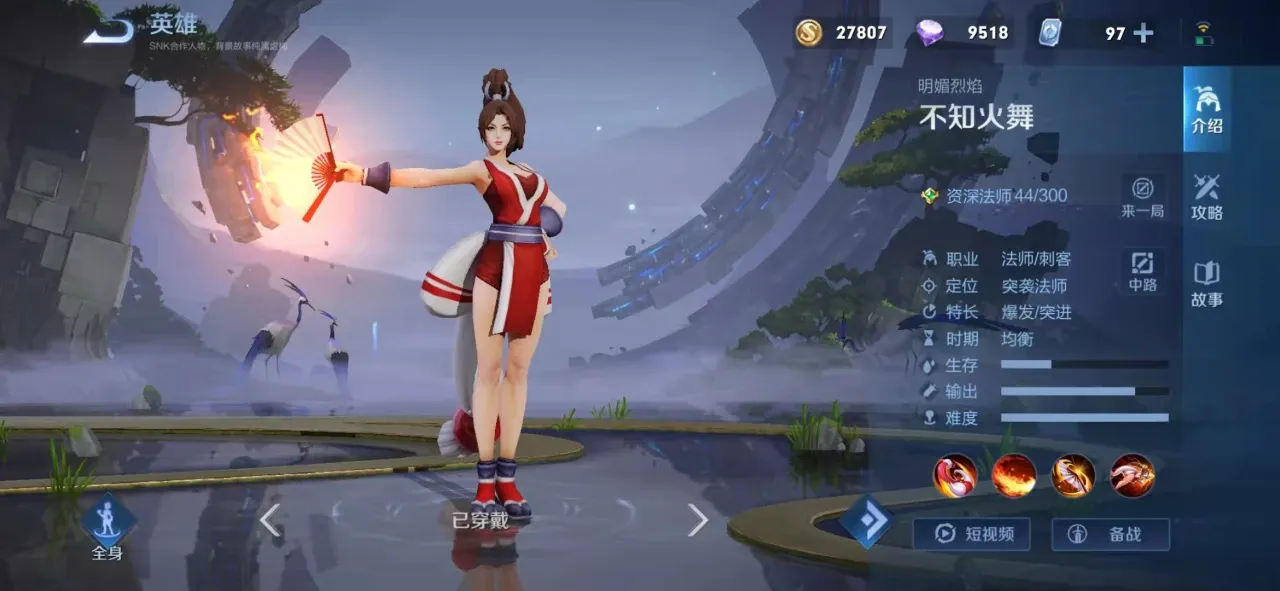View the fiery explosion skill icon
Viewport: 1280px width, 591px height.
coord(1014,475)
